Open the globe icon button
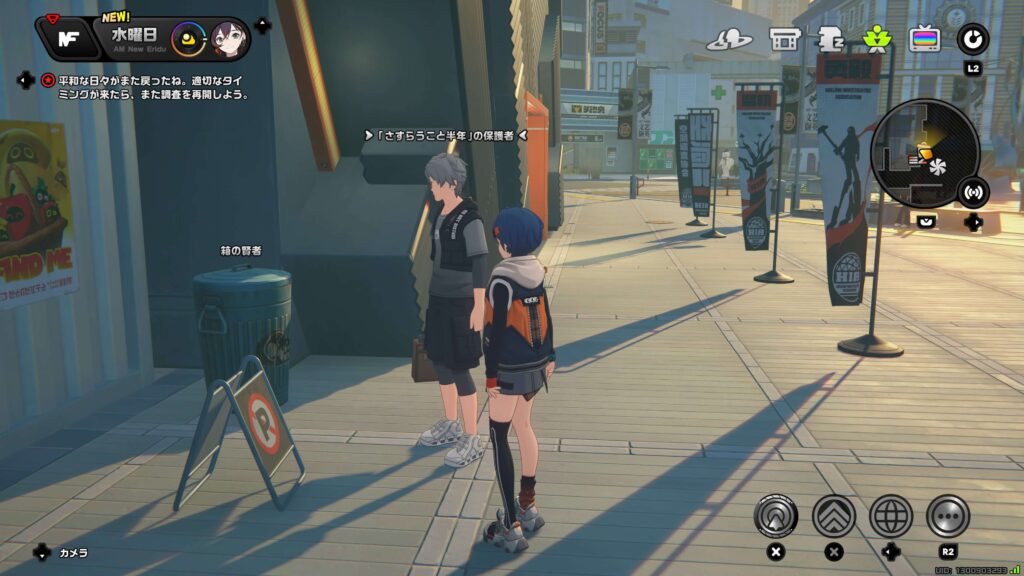Image resolution: width=1024 pixels, height=576 pixels. [890, 516]
